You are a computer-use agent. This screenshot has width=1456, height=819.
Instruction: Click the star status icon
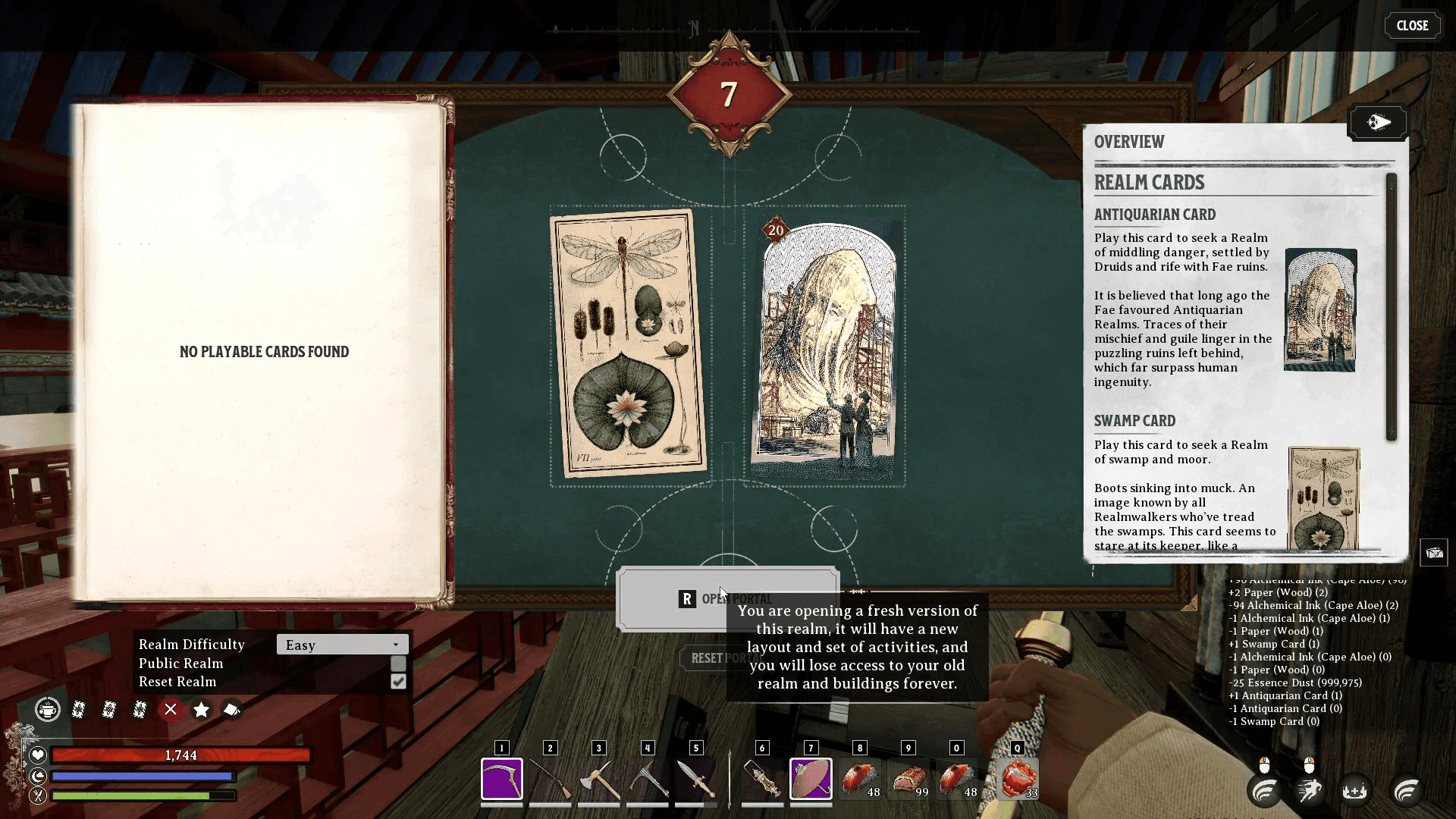[x=201, y=709]
